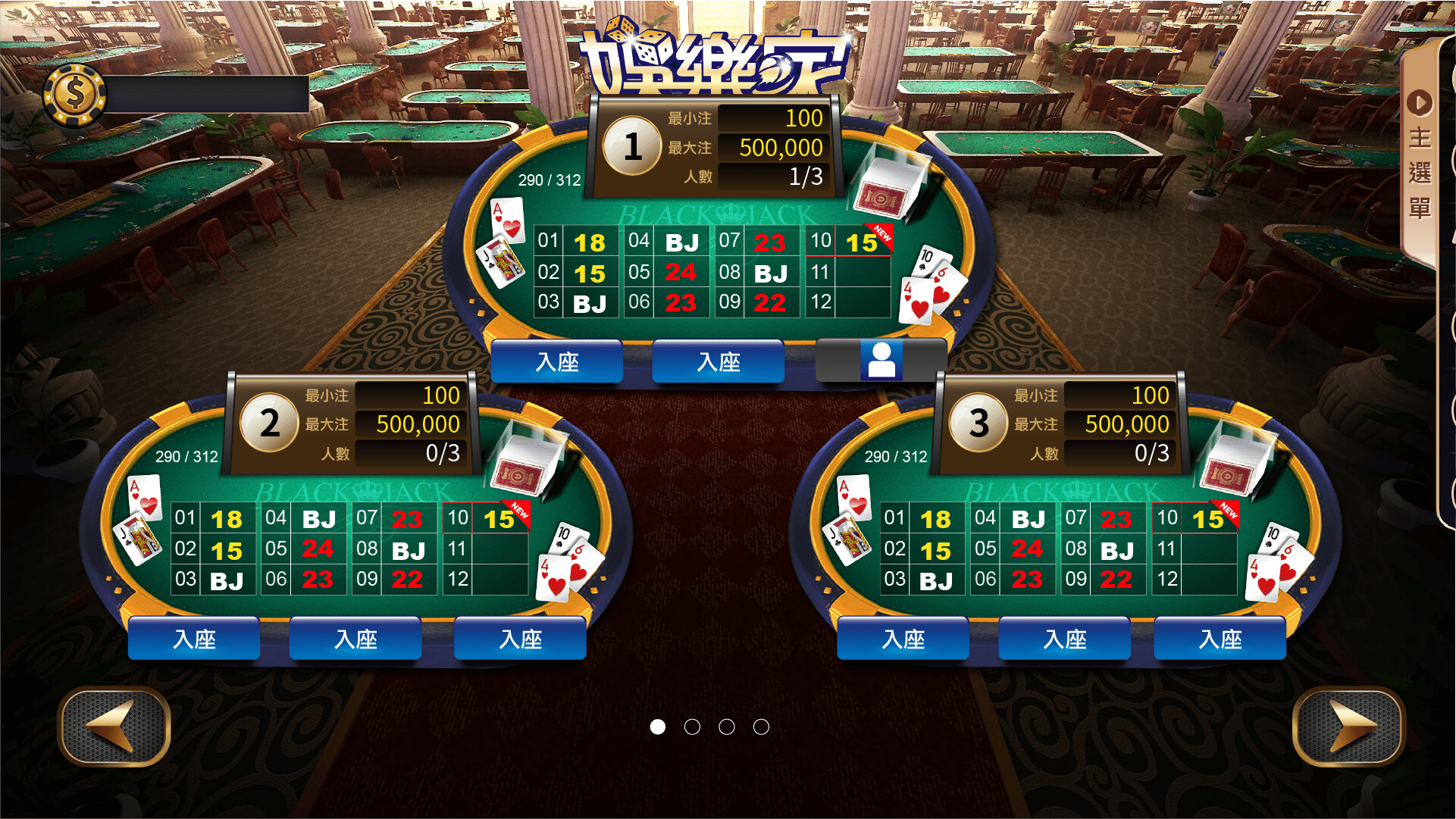The image size is (1456, 819).
Task: Select the second carousel page dot
Action: 693,727
